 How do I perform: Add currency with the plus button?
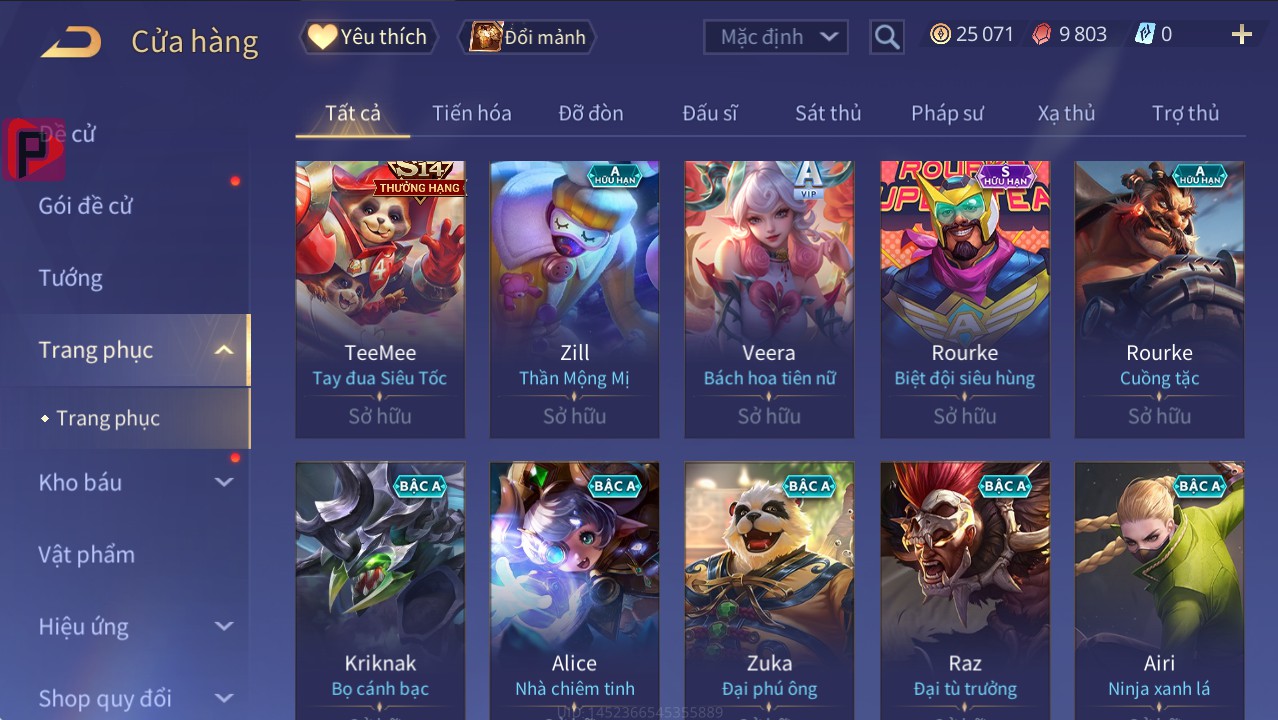click(1241, 35)
